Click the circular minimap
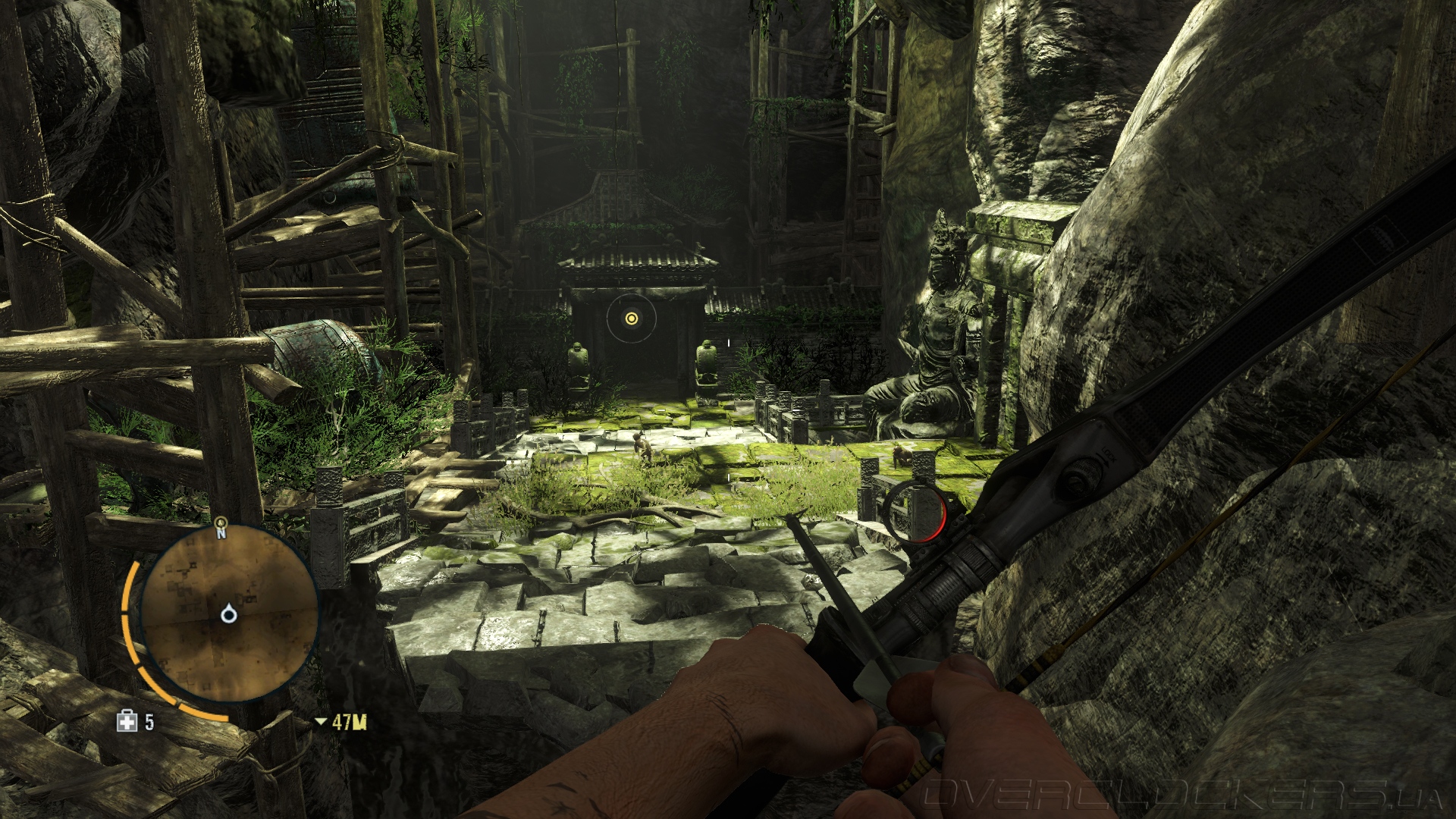The height and width of the screenshot is (819, 1456). click(228, 614)
